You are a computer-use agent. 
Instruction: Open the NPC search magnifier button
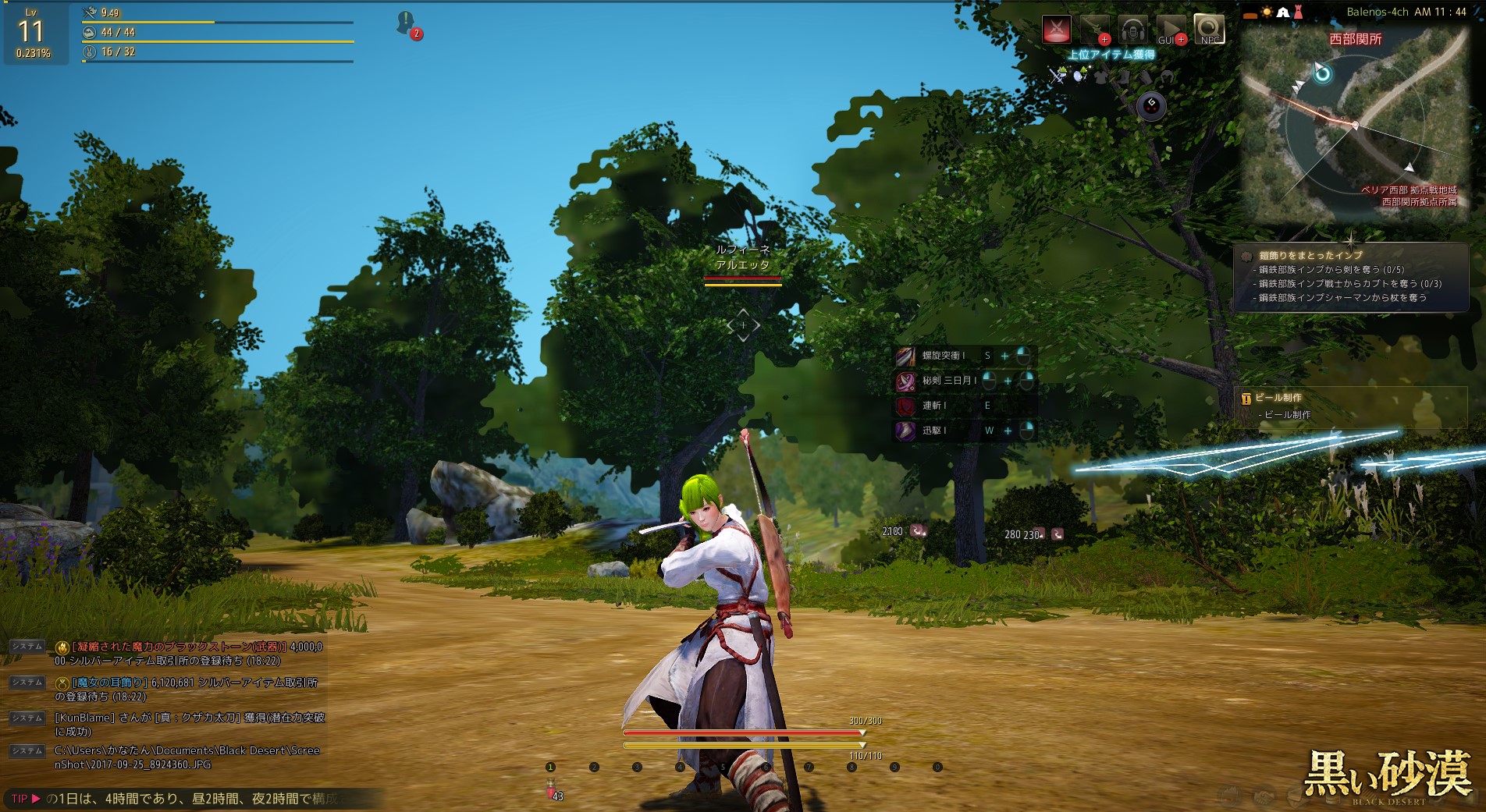point(1209,30)
